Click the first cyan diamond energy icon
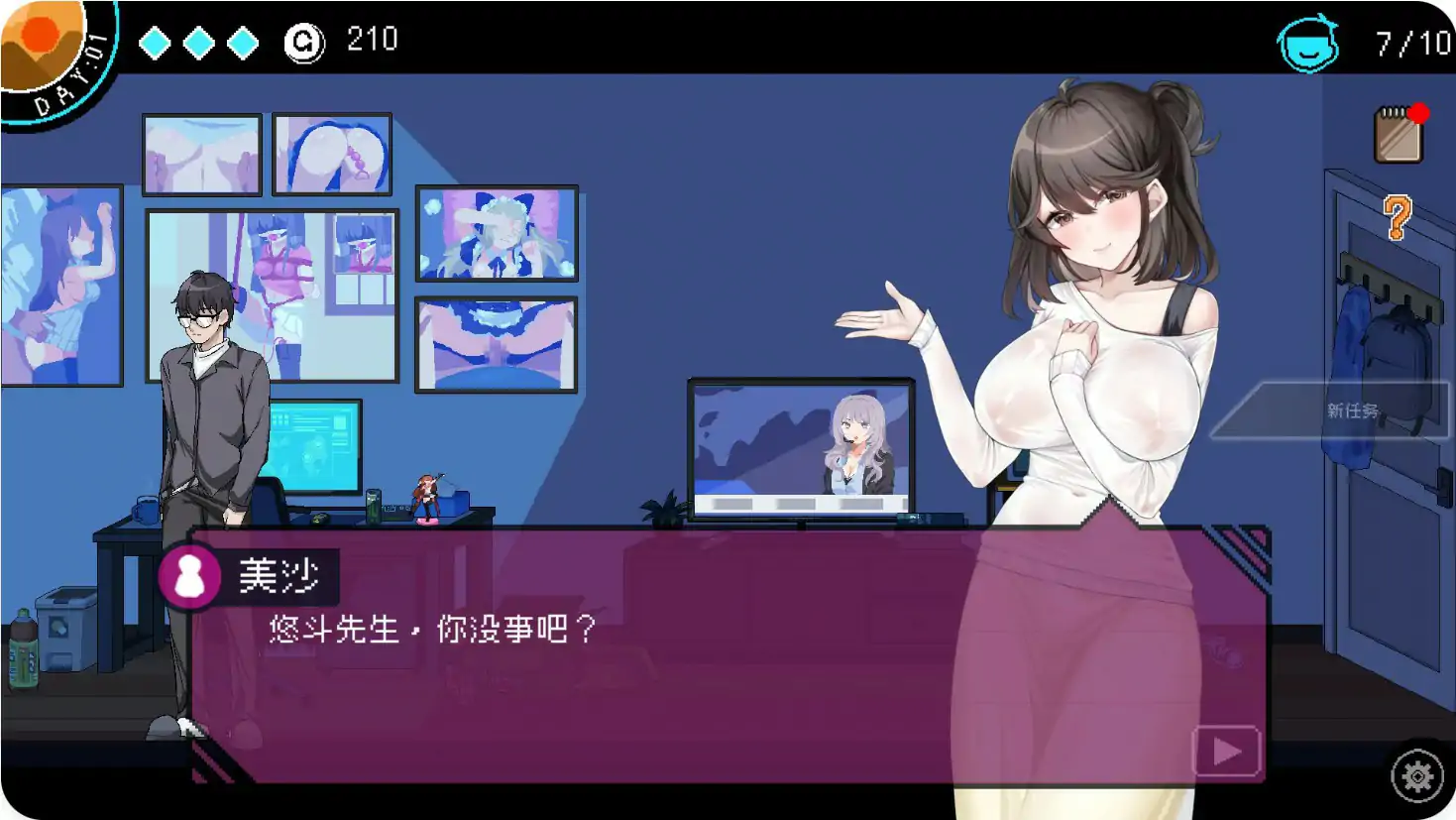 [x=153, y=42]
